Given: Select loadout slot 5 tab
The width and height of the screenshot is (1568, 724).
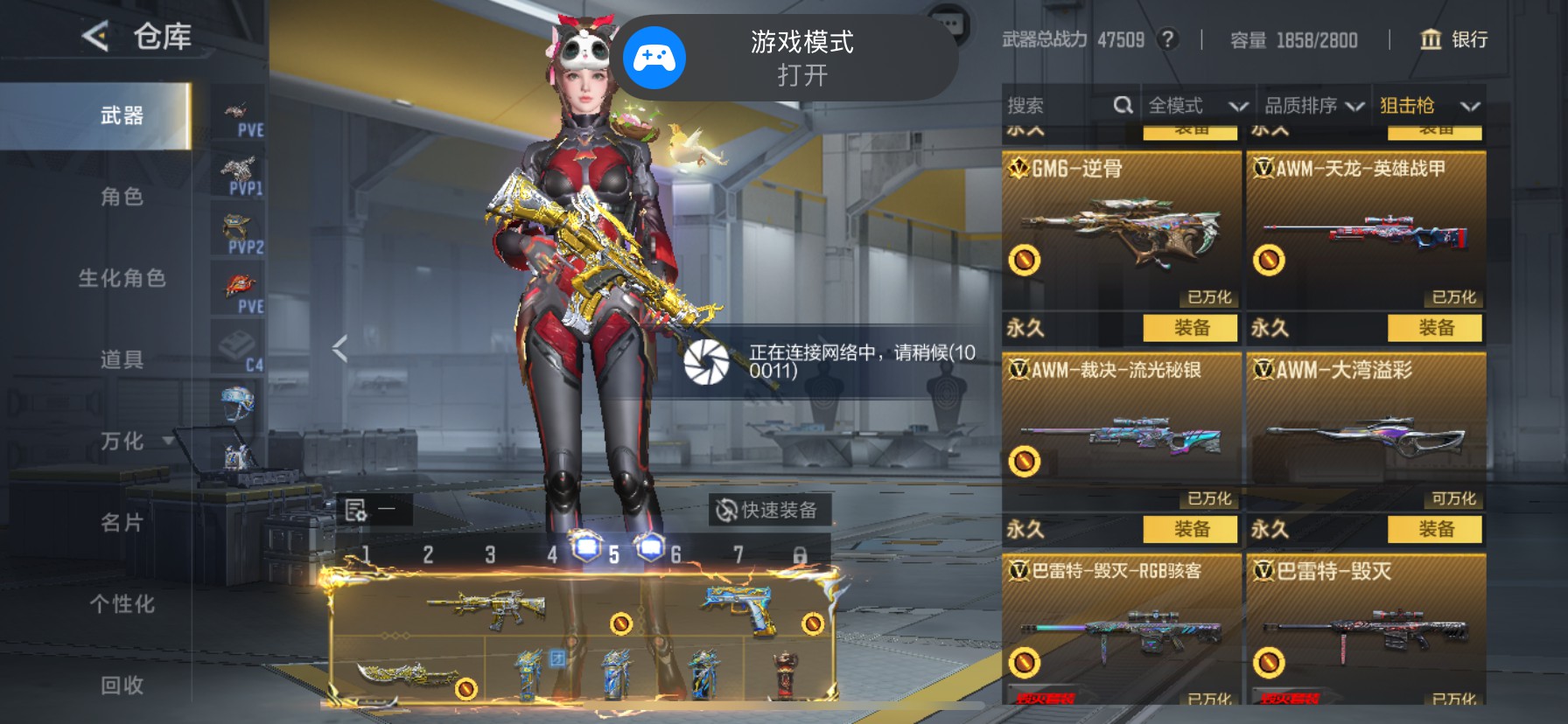Looking at the screenshot, I should tap(614, 554).
